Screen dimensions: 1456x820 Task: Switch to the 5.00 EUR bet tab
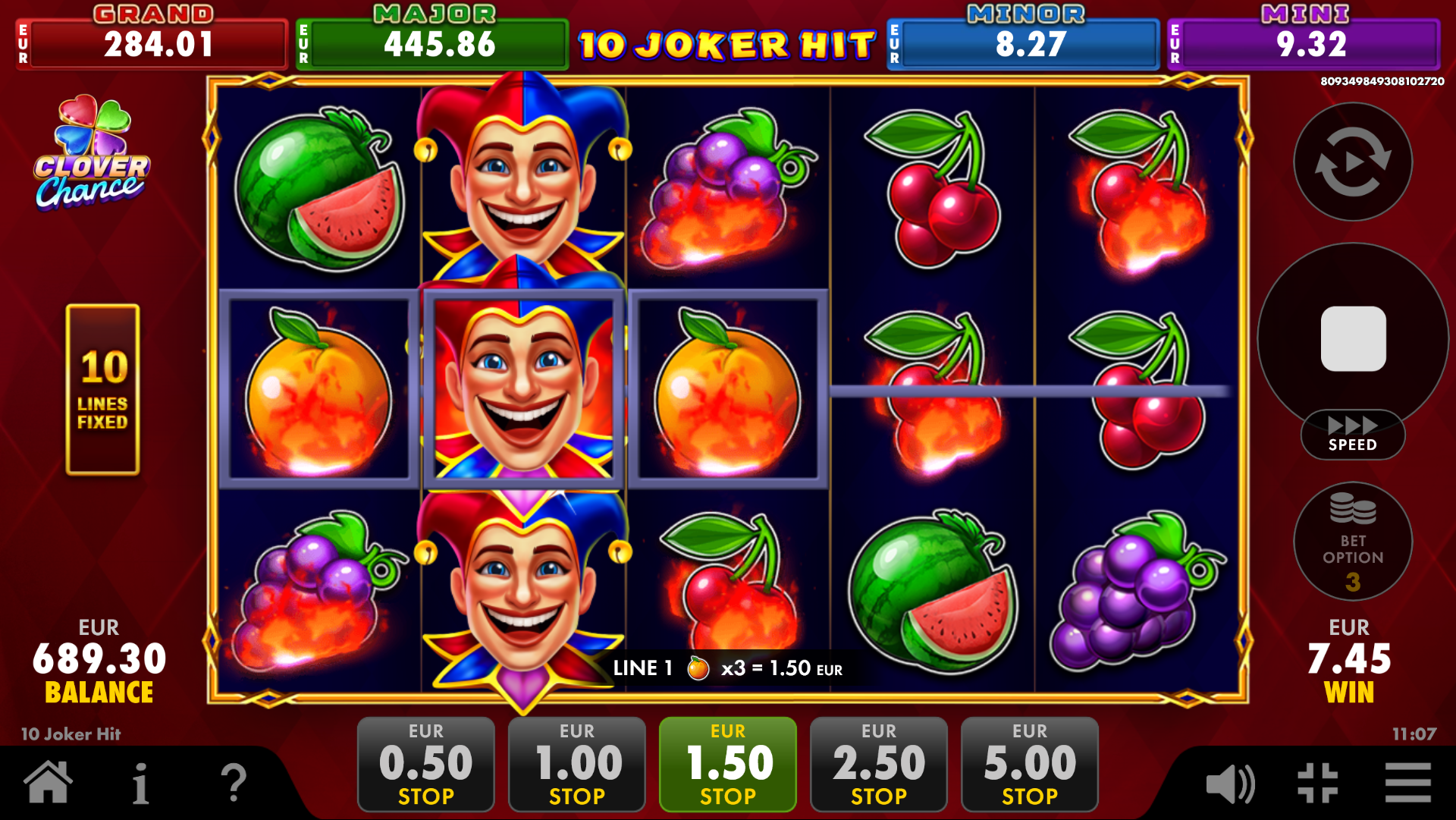click(x=1029, y=762)
